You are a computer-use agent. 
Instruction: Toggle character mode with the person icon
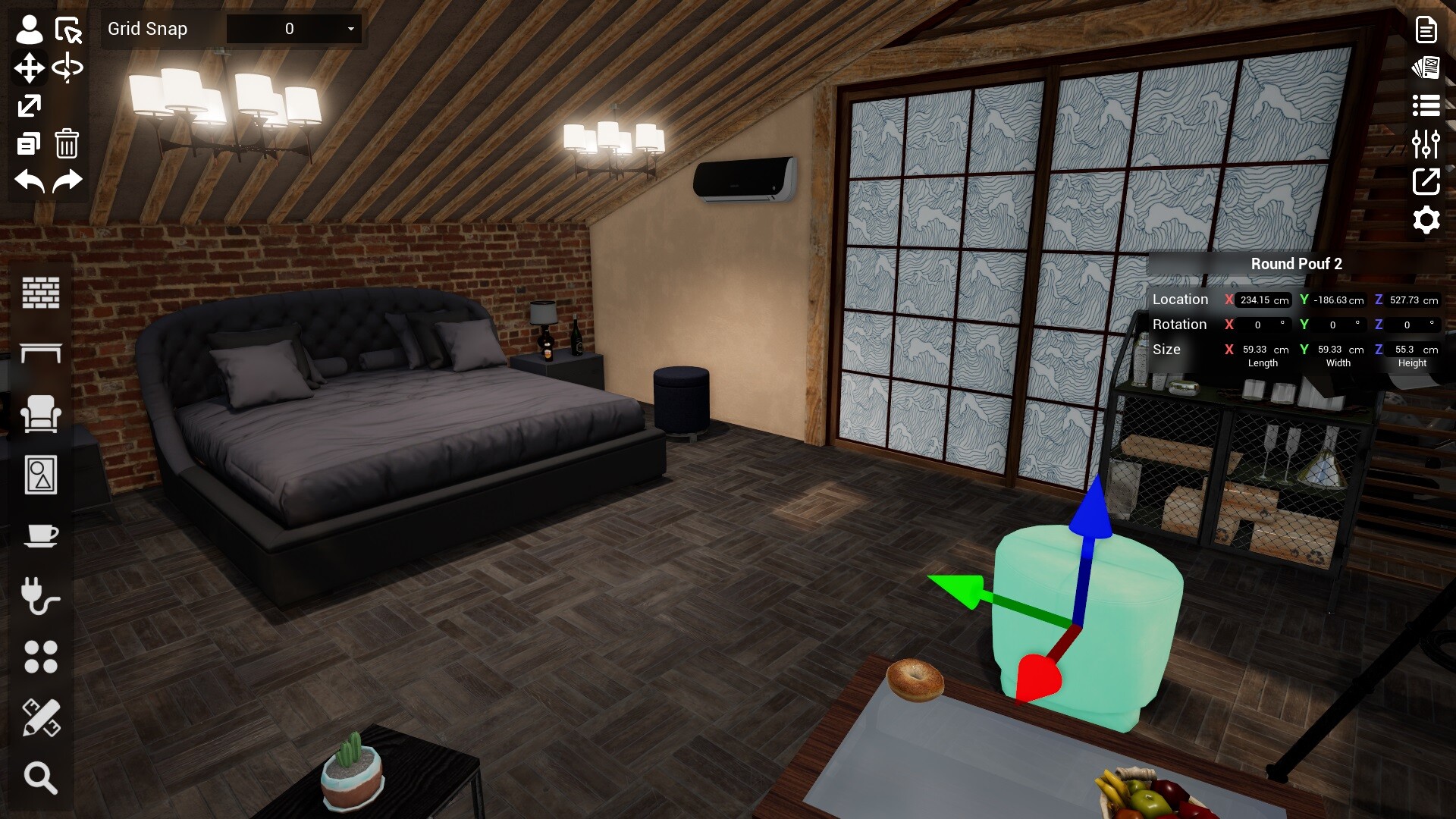pos(28,29)
